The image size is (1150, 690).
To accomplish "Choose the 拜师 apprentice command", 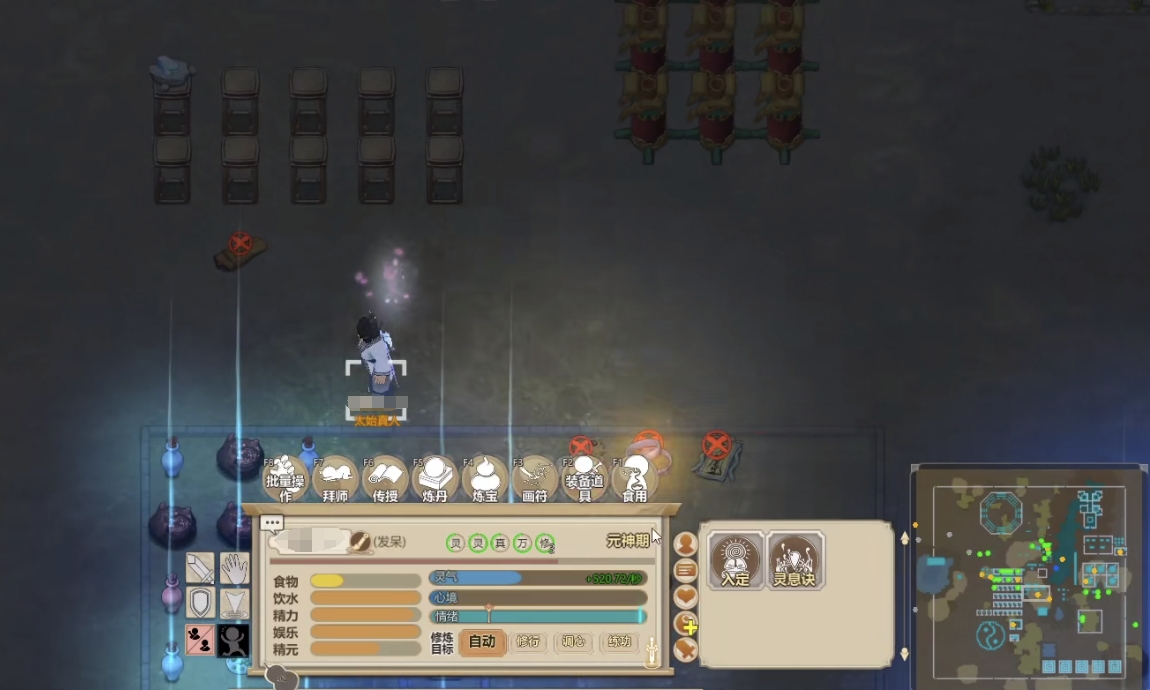I will tap(335, 479).
